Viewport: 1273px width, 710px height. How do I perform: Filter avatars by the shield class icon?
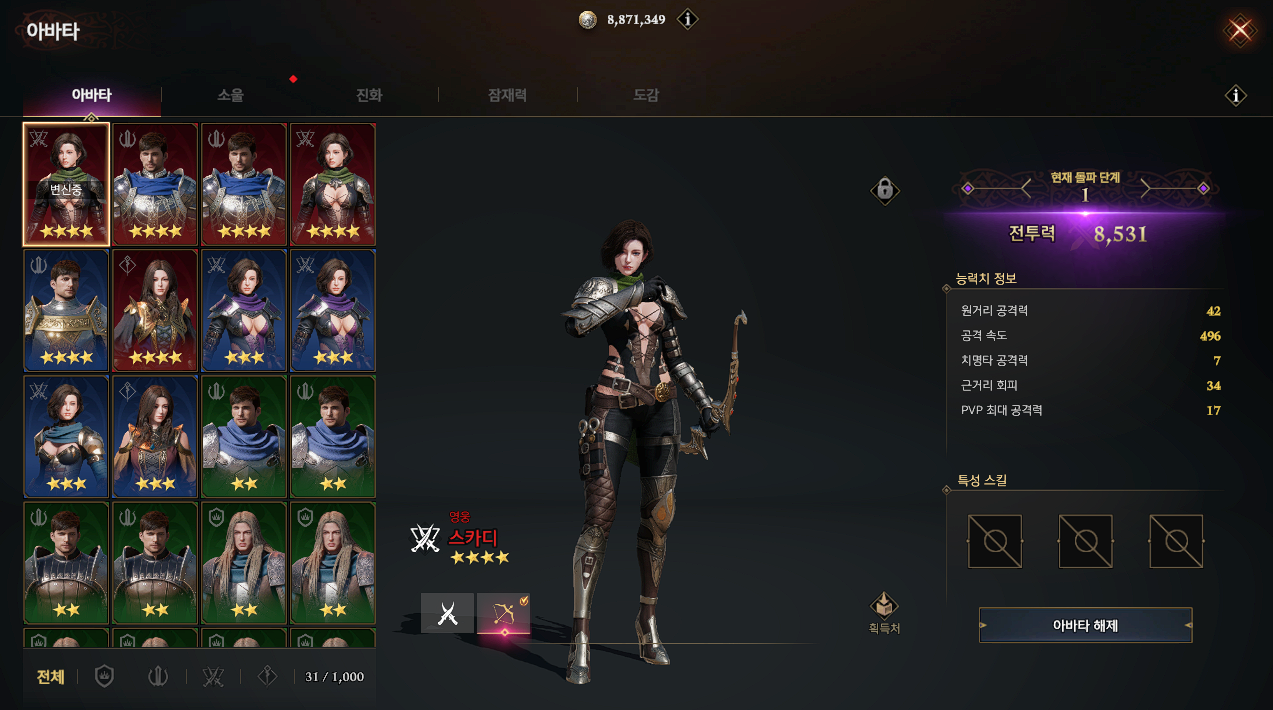[104, 677]
